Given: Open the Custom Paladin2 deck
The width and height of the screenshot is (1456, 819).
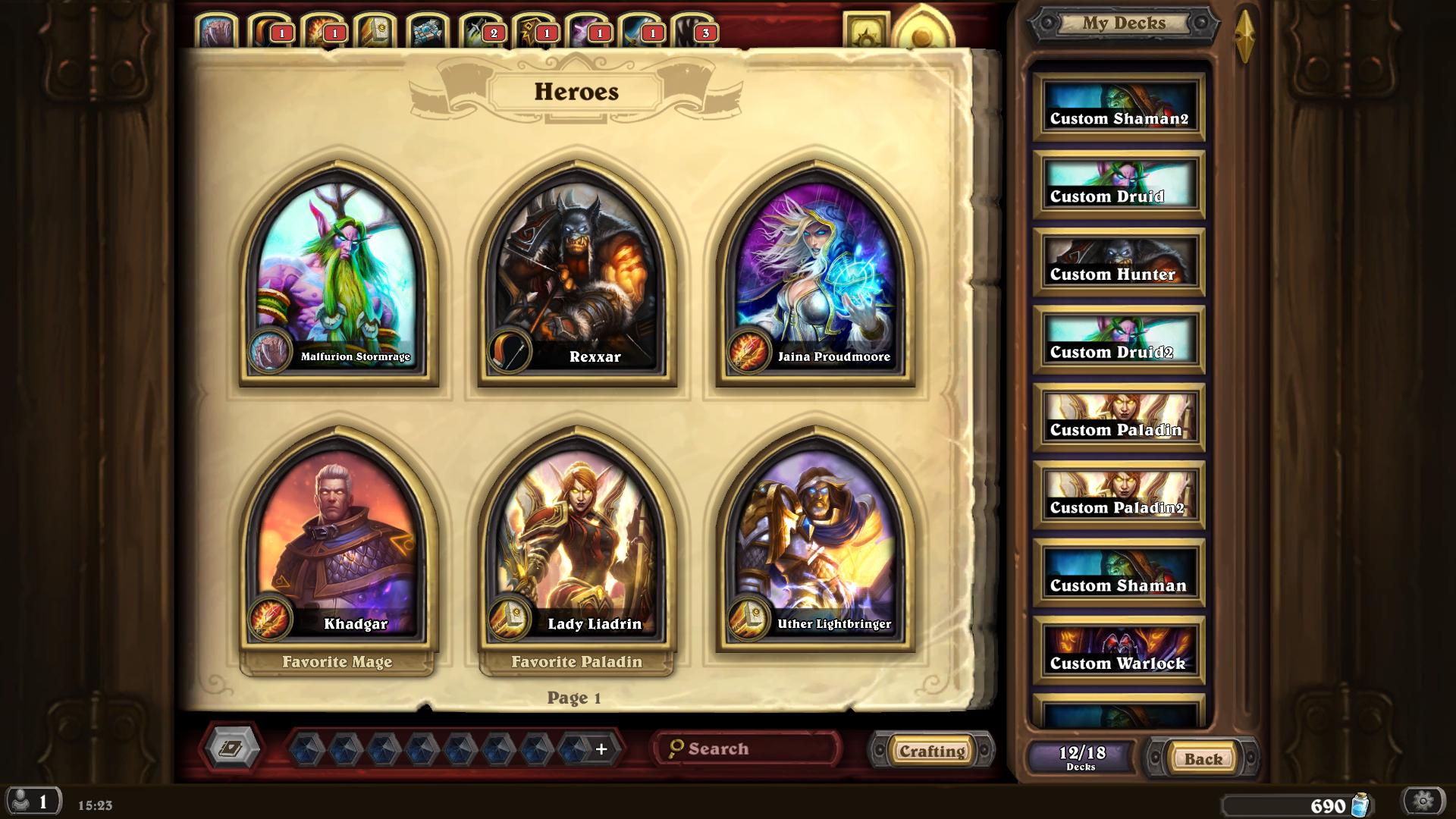Looking at the screenshot, I should [x=1119, y=497].
